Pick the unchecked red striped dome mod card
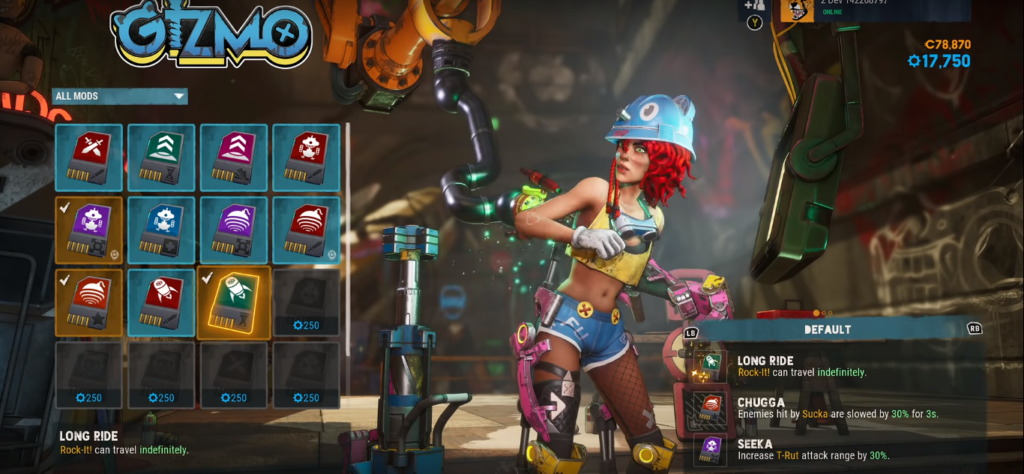The height and width of the screenshot is (474, 1024). (306, 230)
